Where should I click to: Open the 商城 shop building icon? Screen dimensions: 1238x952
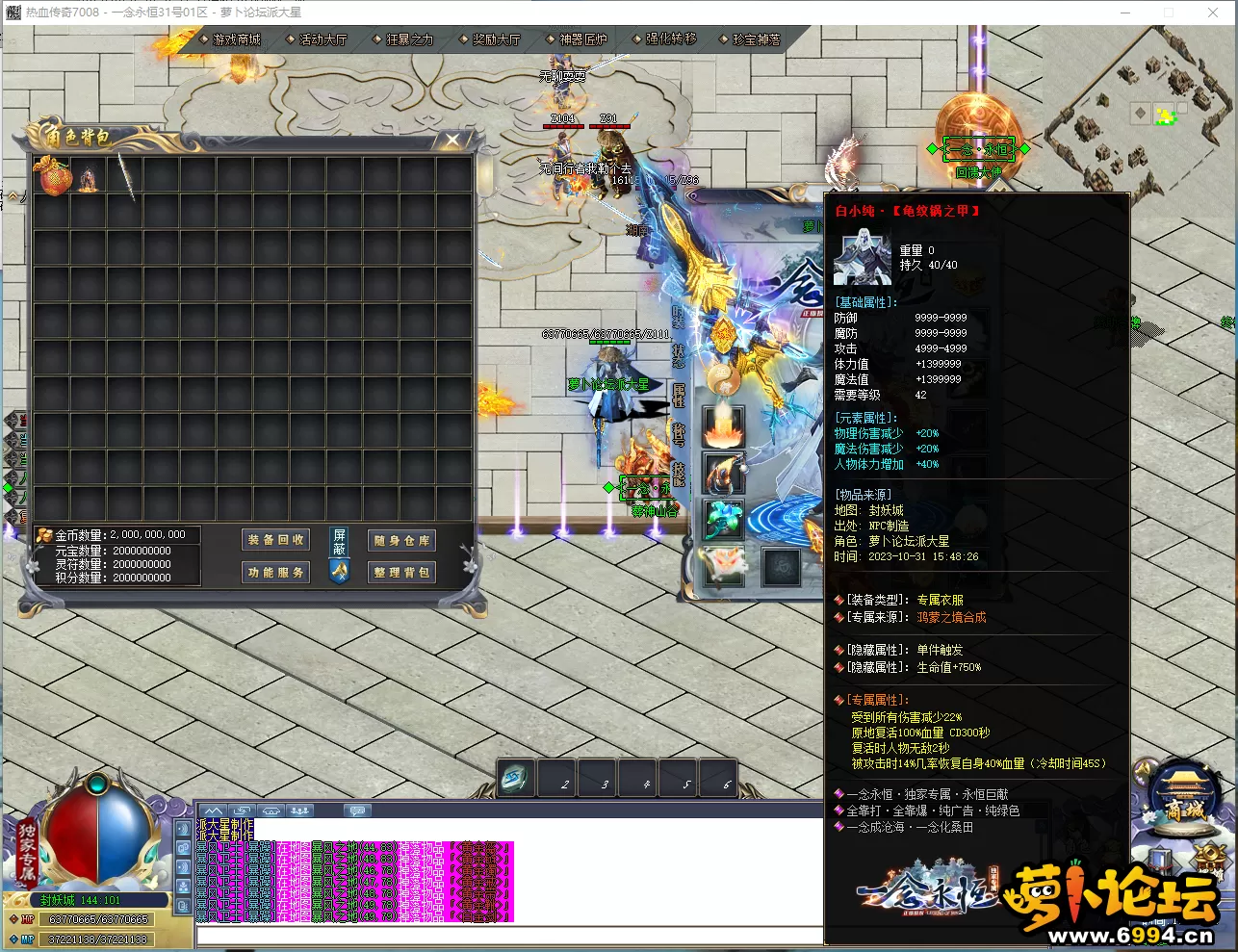pyautogui.click(x=1183, y=799)
